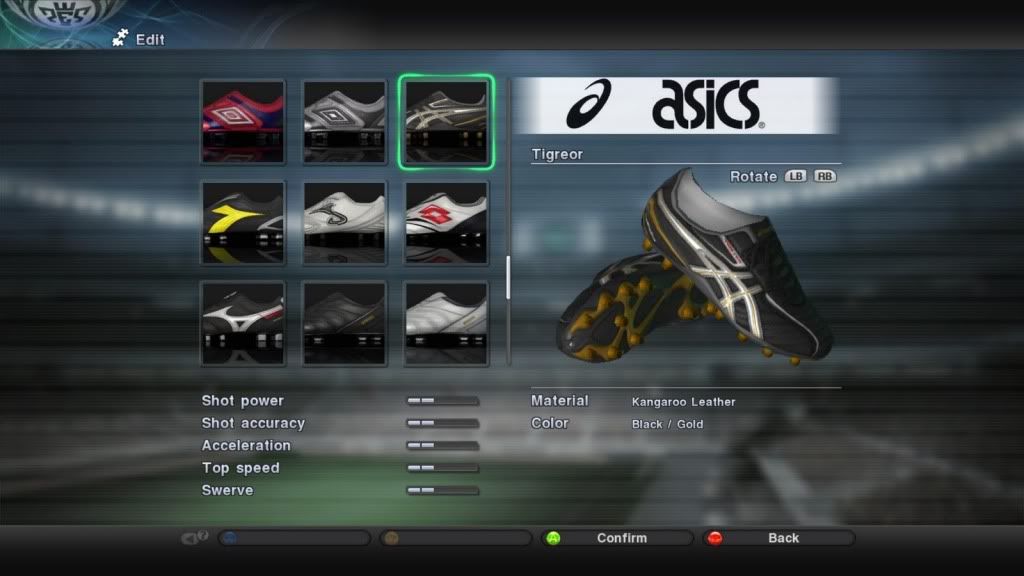Go back with the Back button
The height and width of the screenshot is (576, 1024).
778,538
